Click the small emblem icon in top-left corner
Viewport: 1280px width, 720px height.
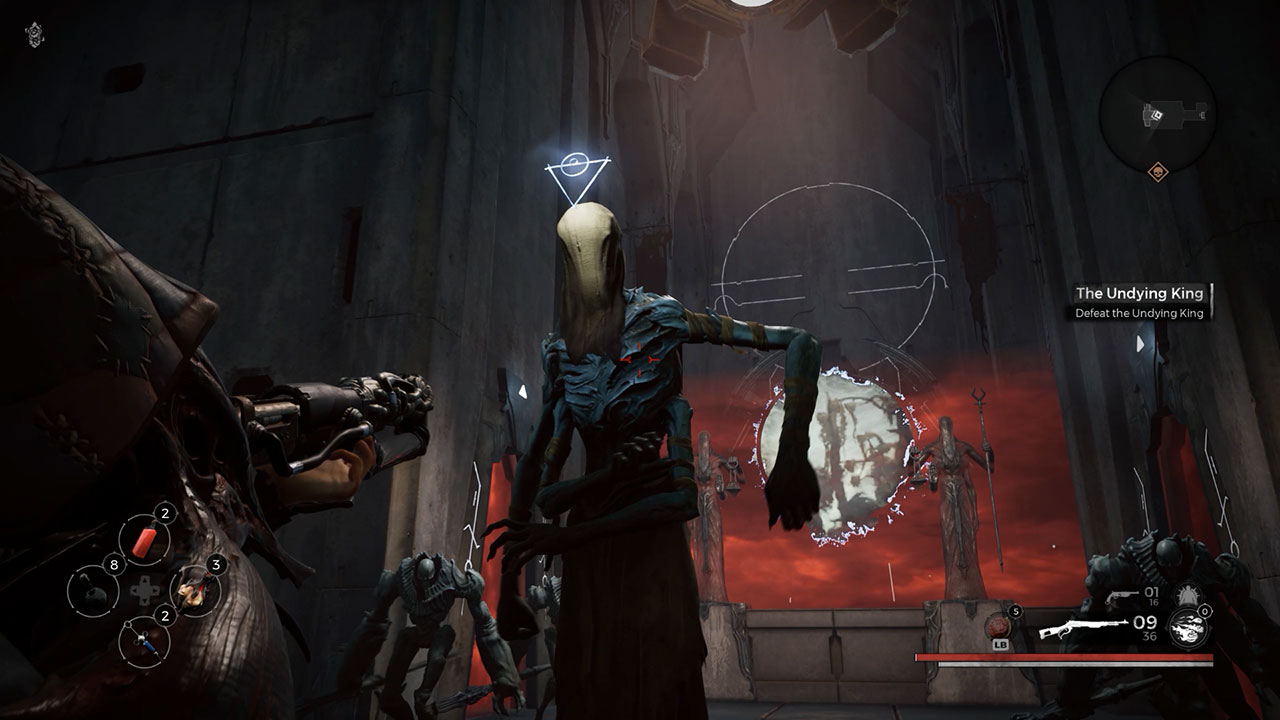(x=33, y=34)
